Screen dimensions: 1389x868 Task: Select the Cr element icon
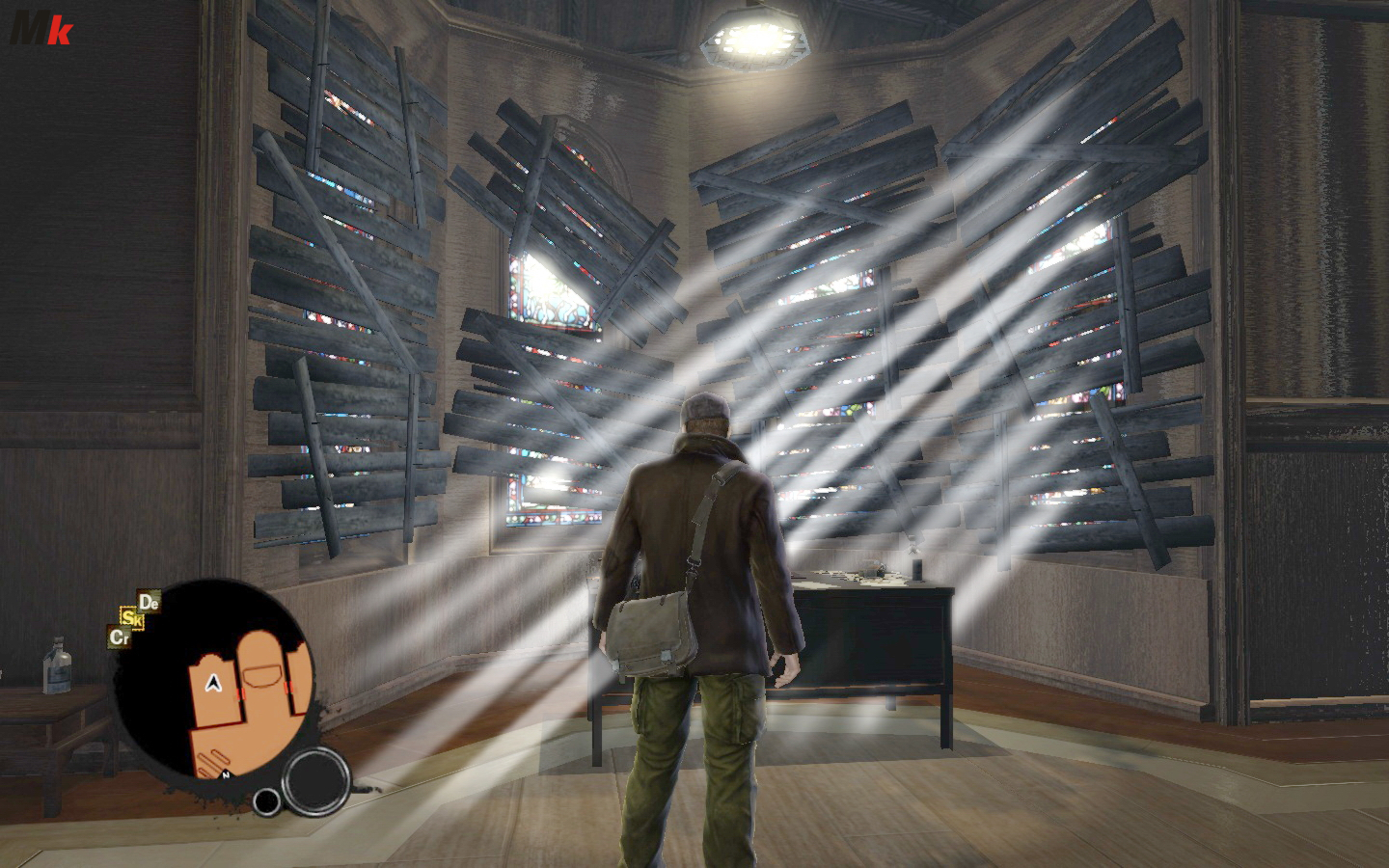click(x=119, y=637)
